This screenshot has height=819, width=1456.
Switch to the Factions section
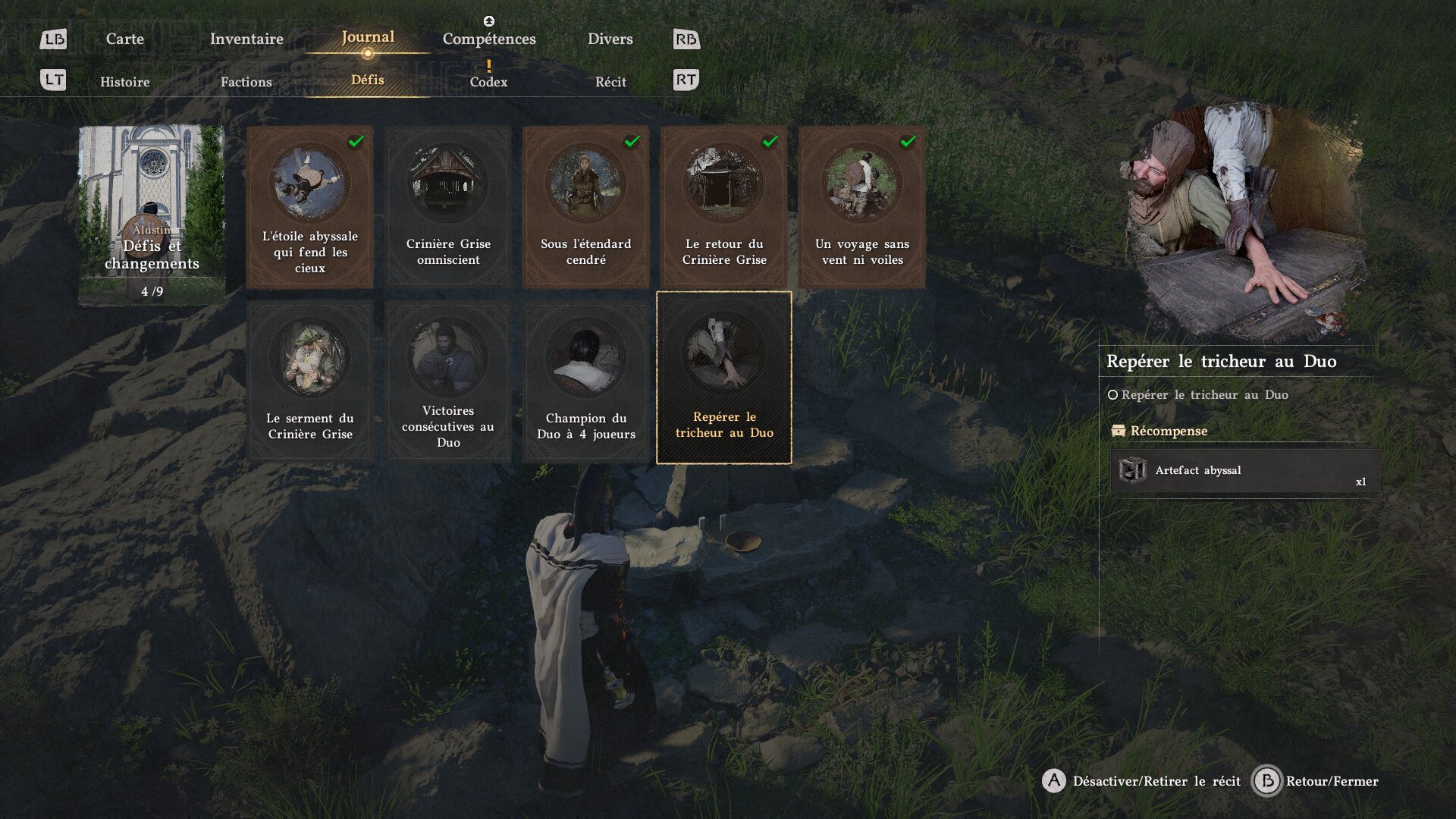click(x=246, y=82)
